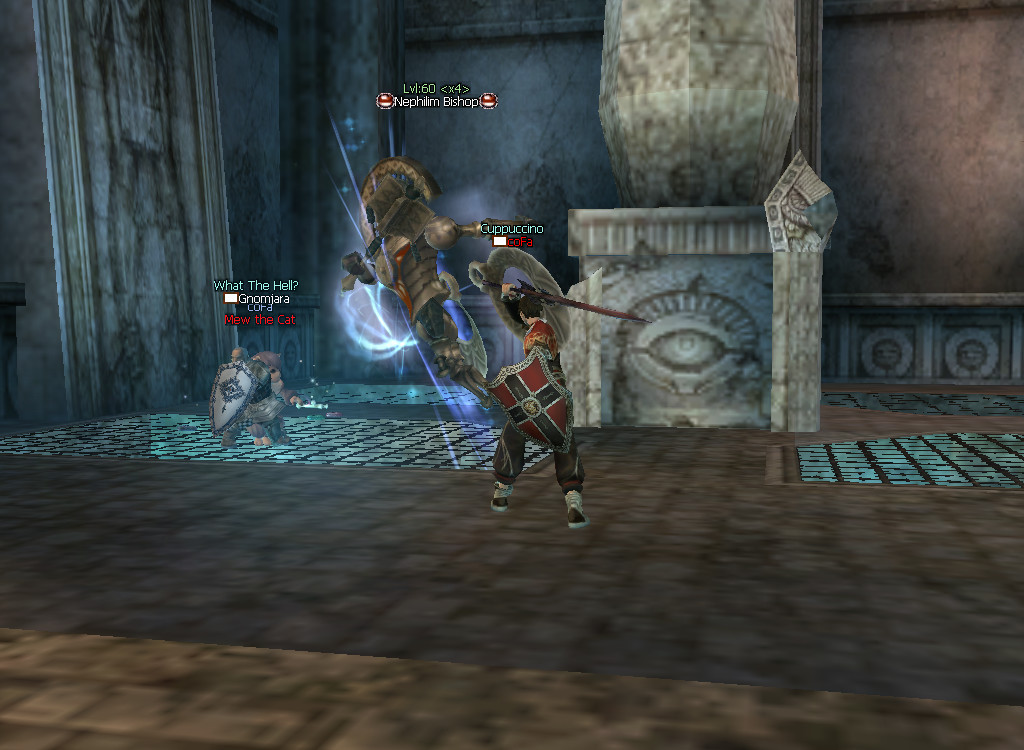Screen dimensions: 1024x750
Task: Select the Cuppuccino player name label
Action: point(511,229)
